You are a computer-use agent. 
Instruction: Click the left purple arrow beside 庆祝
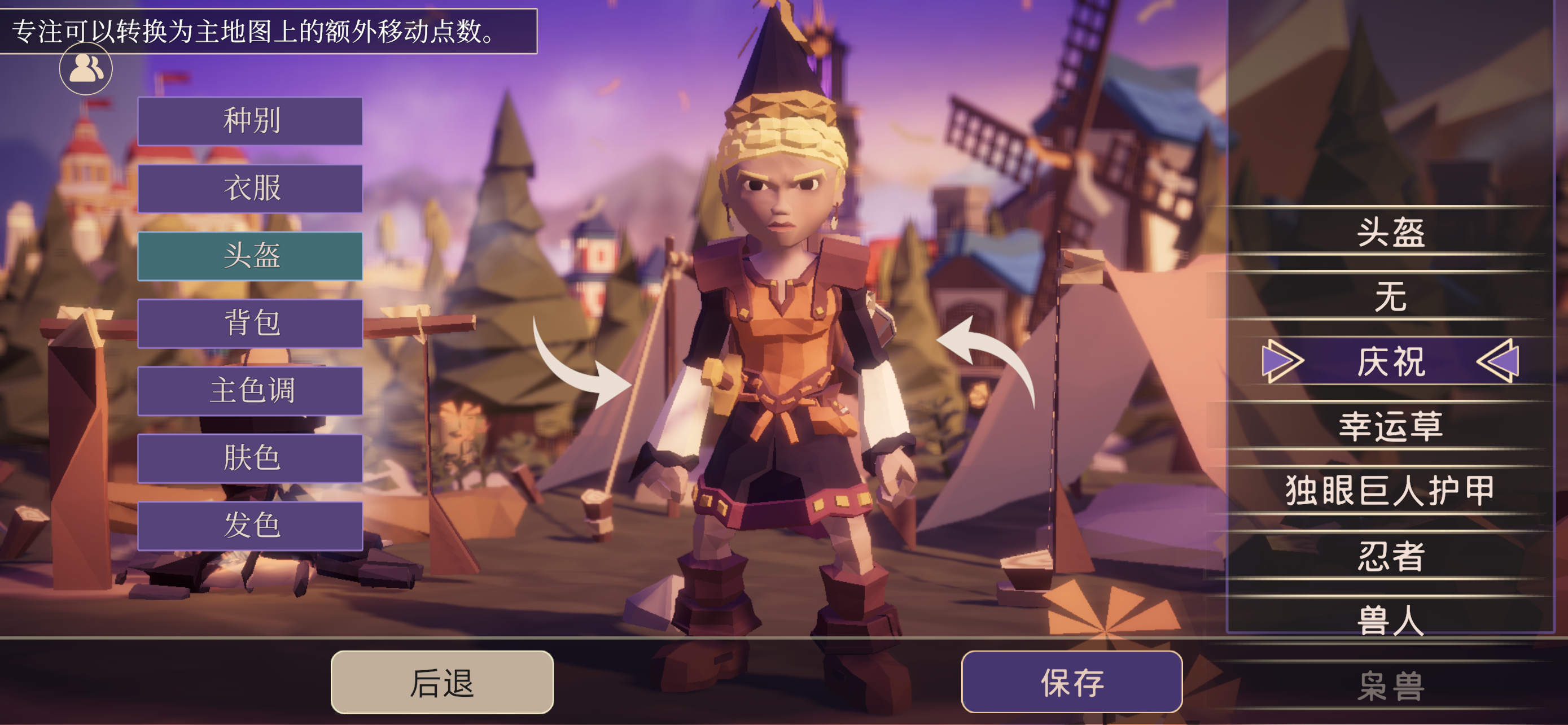pos(1282,361)
